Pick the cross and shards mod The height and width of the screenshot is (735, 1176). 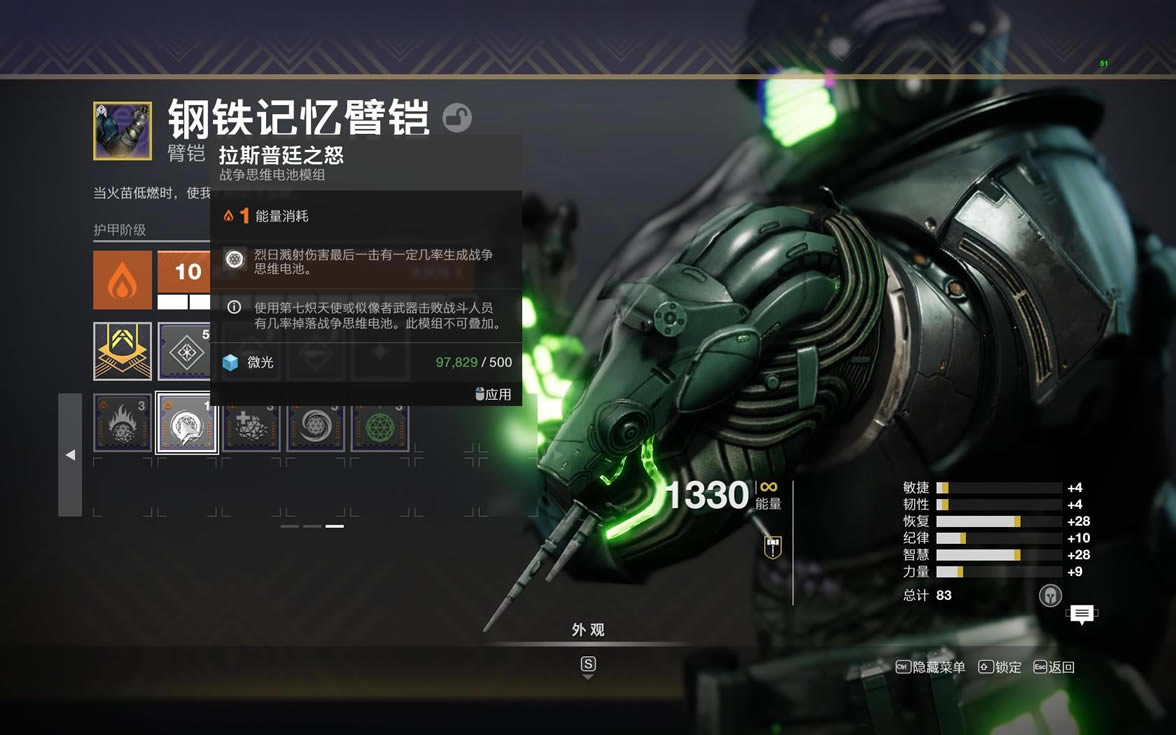[251, 424]
